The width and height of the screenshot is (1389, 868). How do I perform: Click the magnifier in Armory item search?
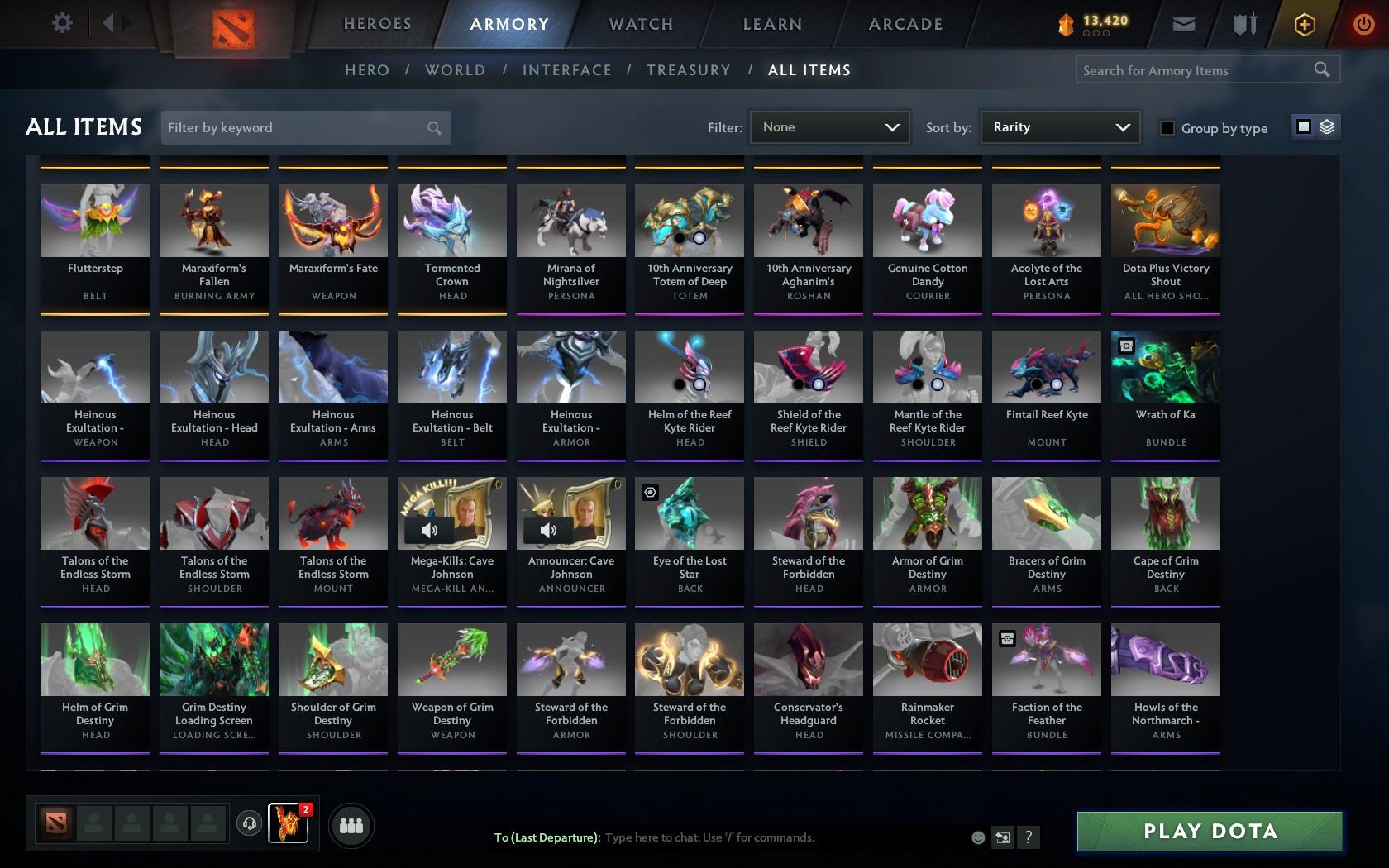point(1320,70)
